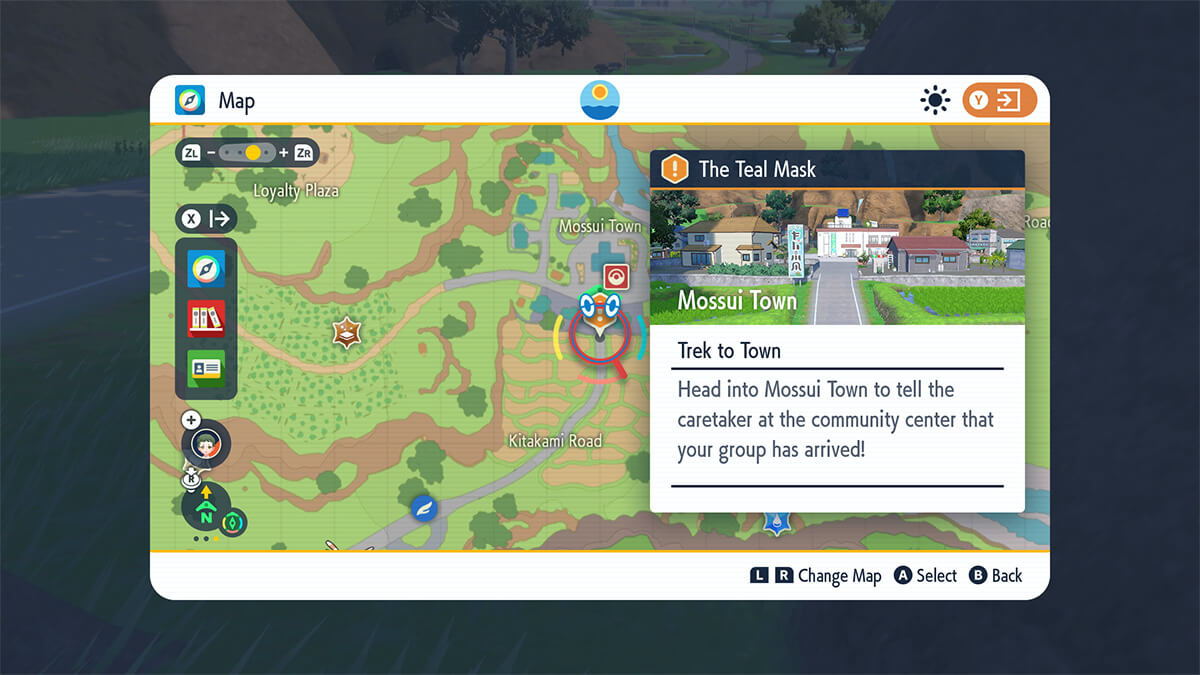Select the Pokémon Center marker in Mossui Town
The height and width of the screenshot is (675, 1200).
tap(616, 277)
